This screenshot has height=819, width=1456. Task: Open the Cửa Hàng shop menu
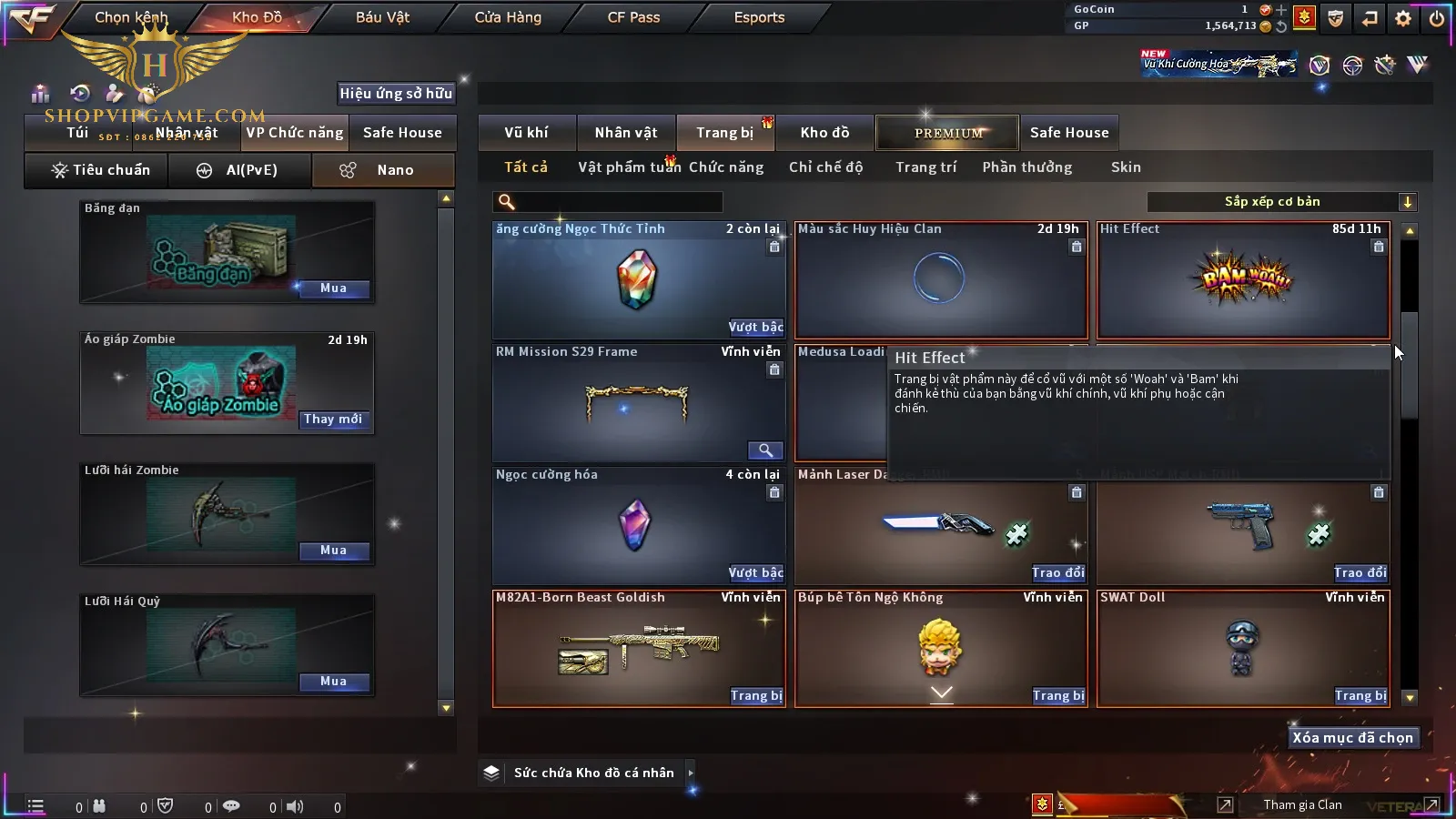coord(508,17)
